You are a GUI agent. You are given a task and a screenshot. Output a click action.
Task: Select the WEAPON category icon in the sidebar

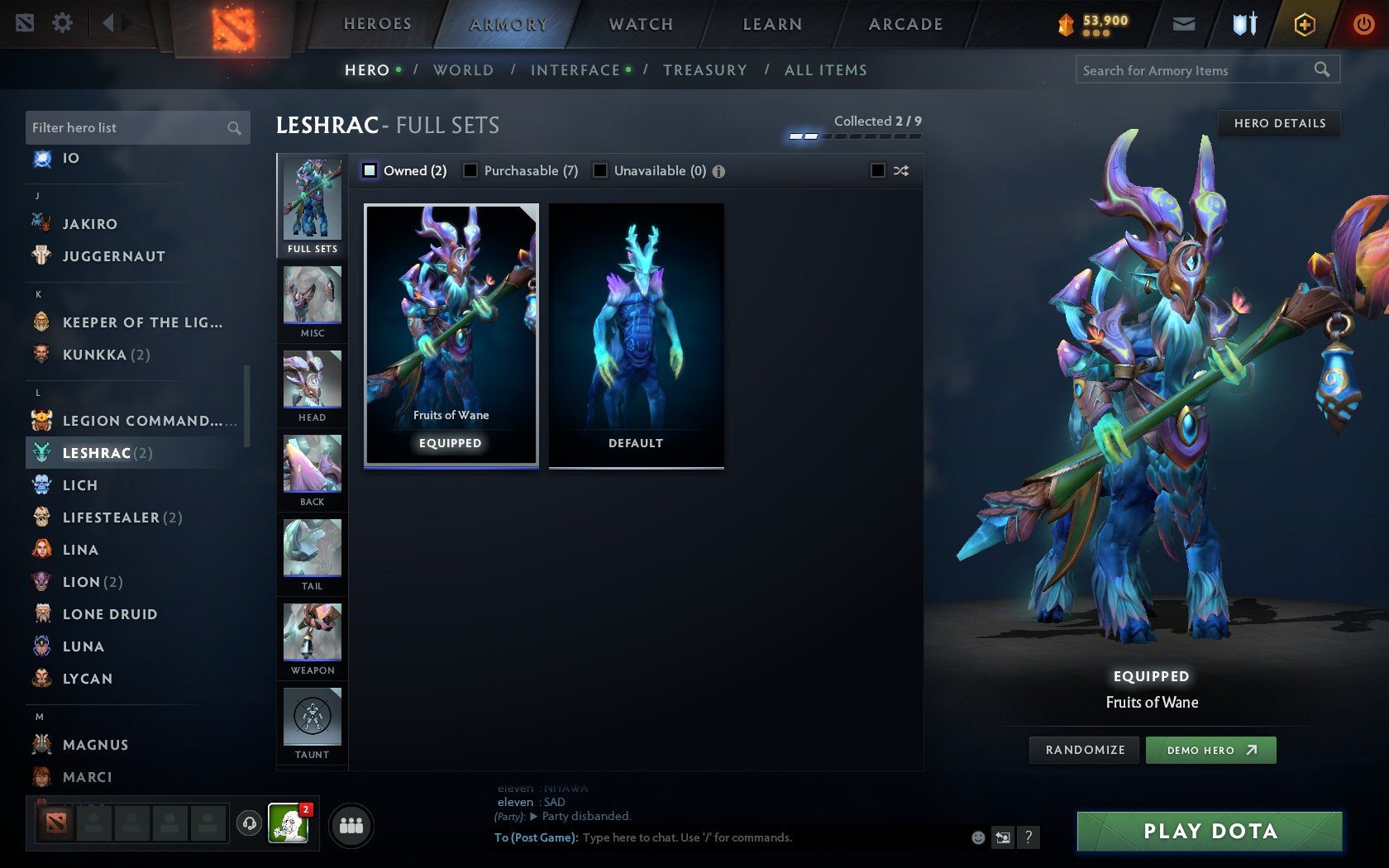point(312,632)
